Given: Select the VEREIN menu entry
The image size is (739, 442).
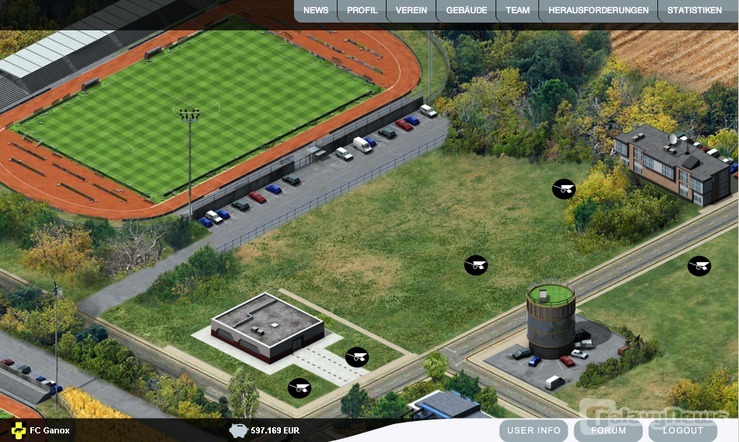Looking at the screenshot, I should point(411,11).
